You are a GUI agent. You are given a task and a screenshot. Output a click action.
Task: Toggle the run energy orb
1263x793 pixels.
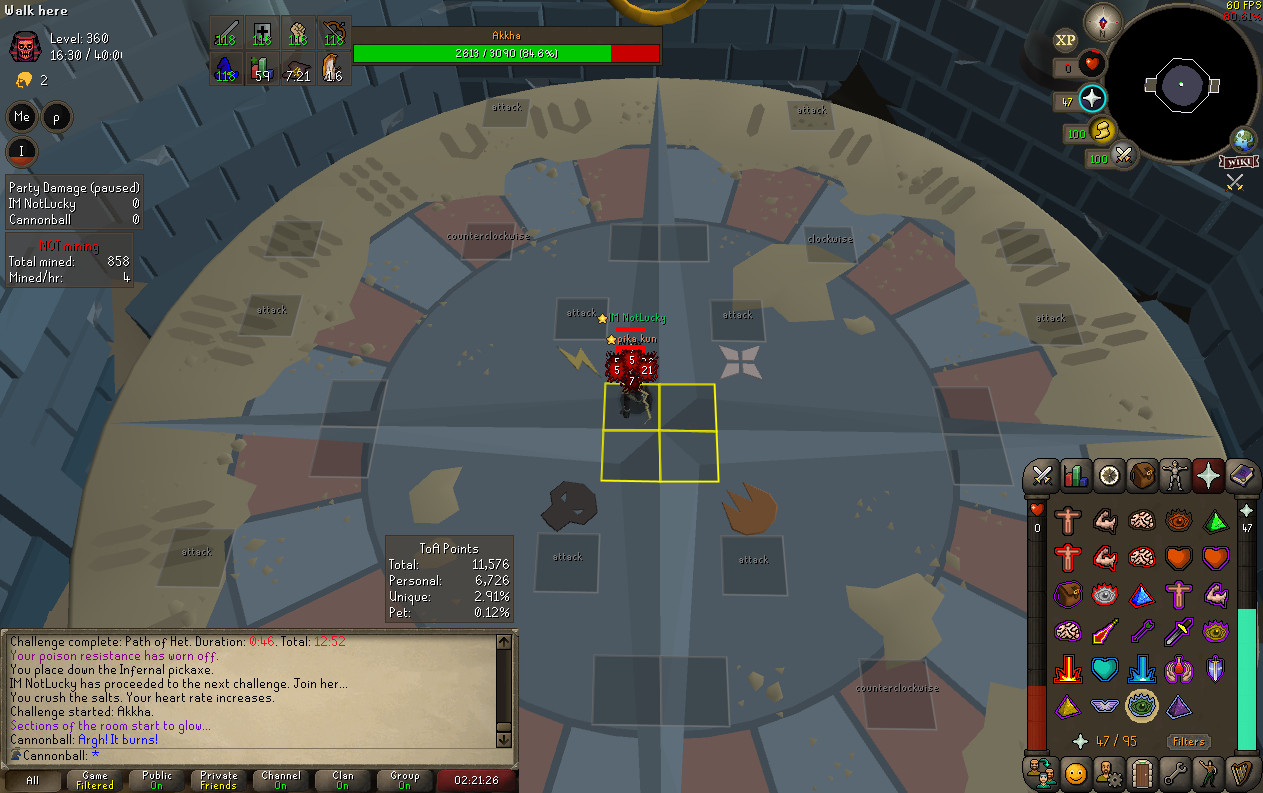click(x=1100, y=131)
